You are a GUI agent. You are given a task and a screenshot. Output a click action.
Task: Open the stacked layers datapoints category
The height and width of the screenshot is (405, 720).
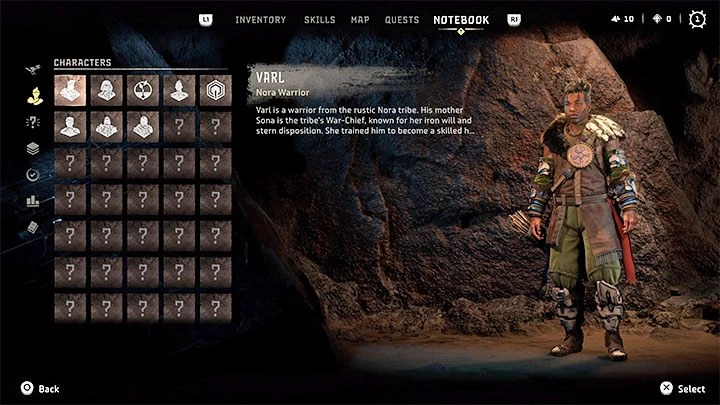[x=32, y=149]
